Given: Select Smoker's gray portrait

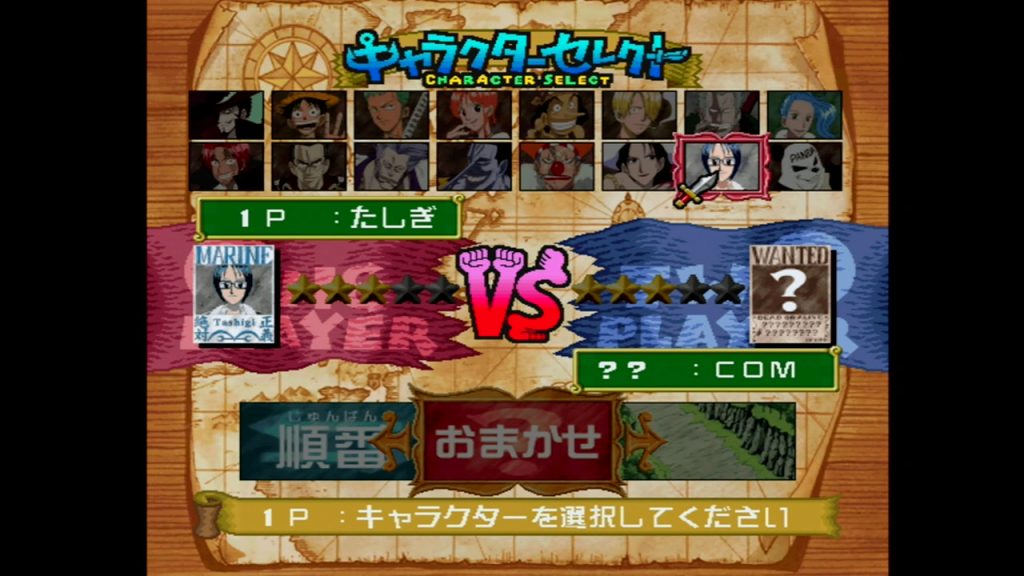Looking at the screenshot, I should pos(720,116).
